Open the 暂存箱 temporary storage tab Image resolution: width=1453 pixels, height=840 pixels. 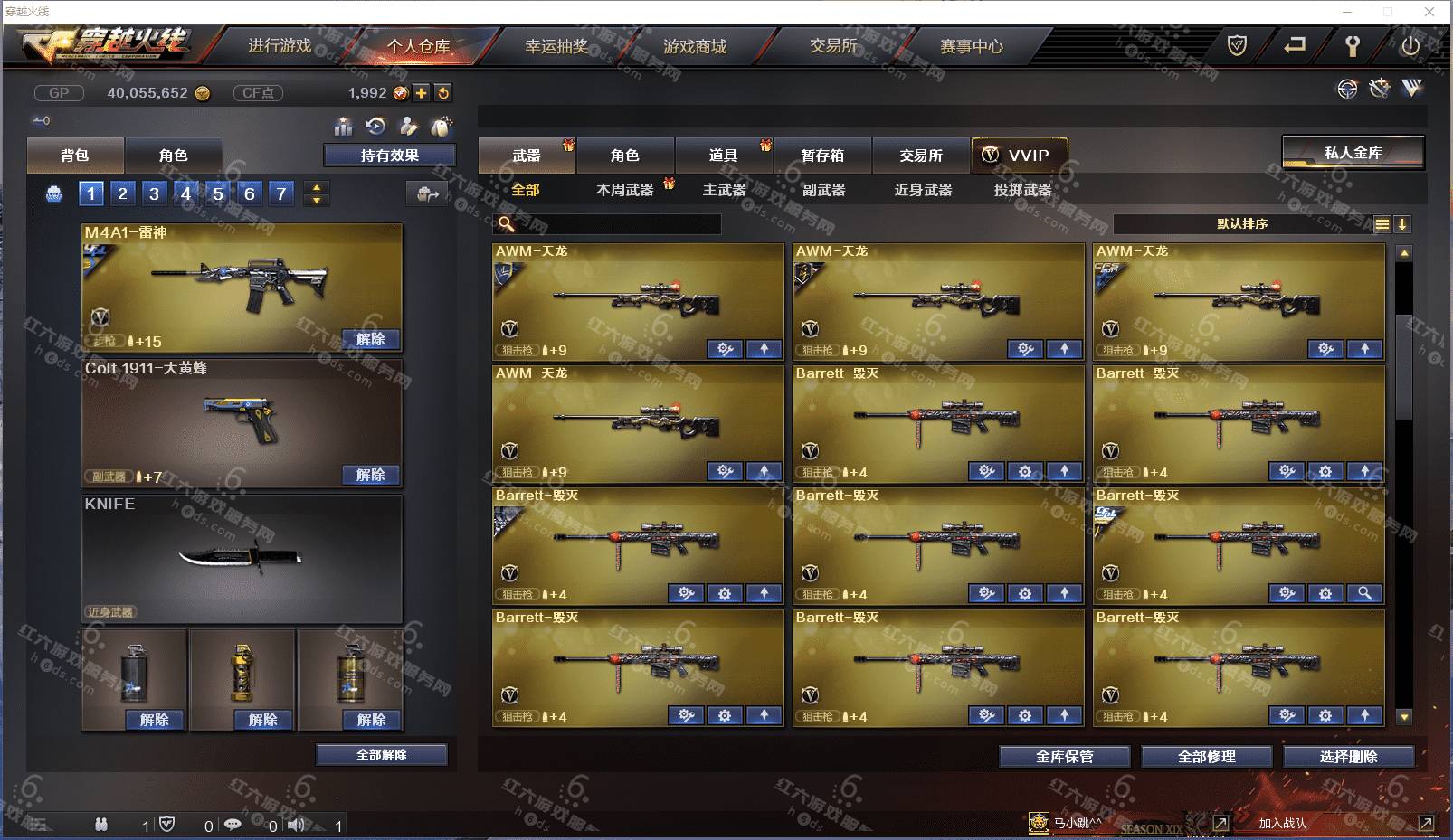click(x=821, y=156)
